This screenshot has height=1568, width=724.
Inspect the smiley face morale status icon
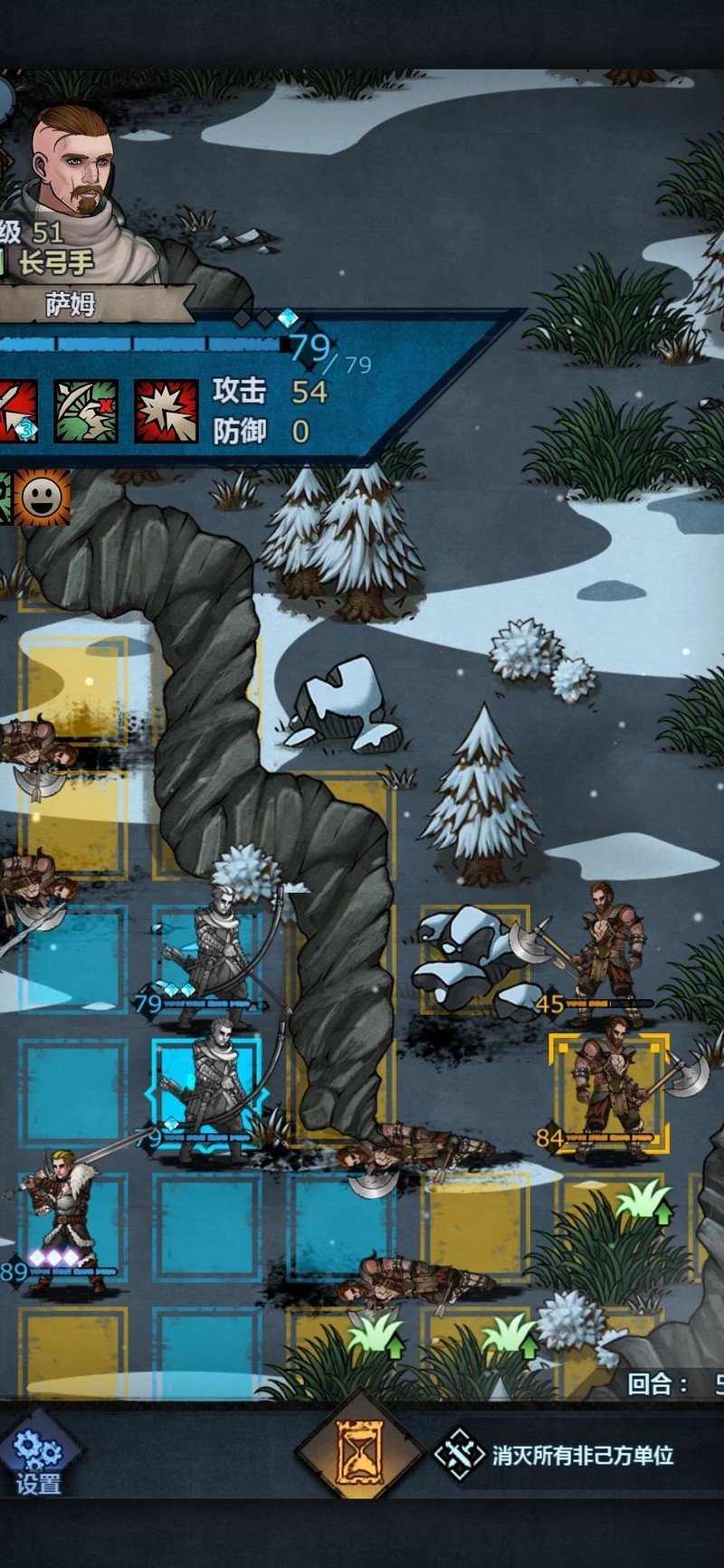(42, 497)
